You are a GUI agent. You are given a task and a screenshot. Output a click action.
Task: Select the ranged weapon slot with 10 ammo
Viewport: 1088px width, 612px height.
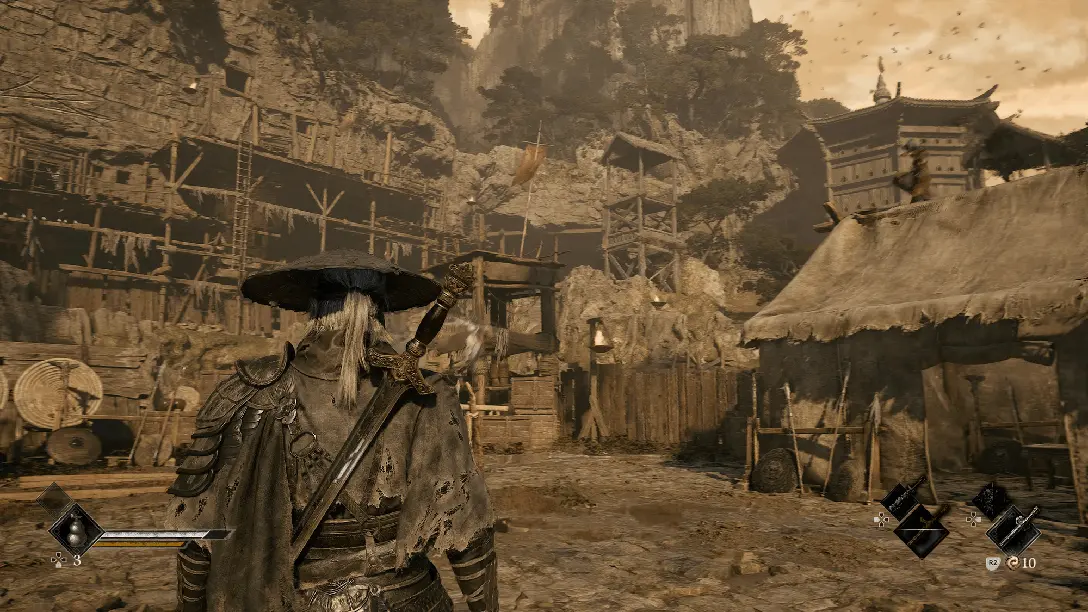click(1014, 529)
